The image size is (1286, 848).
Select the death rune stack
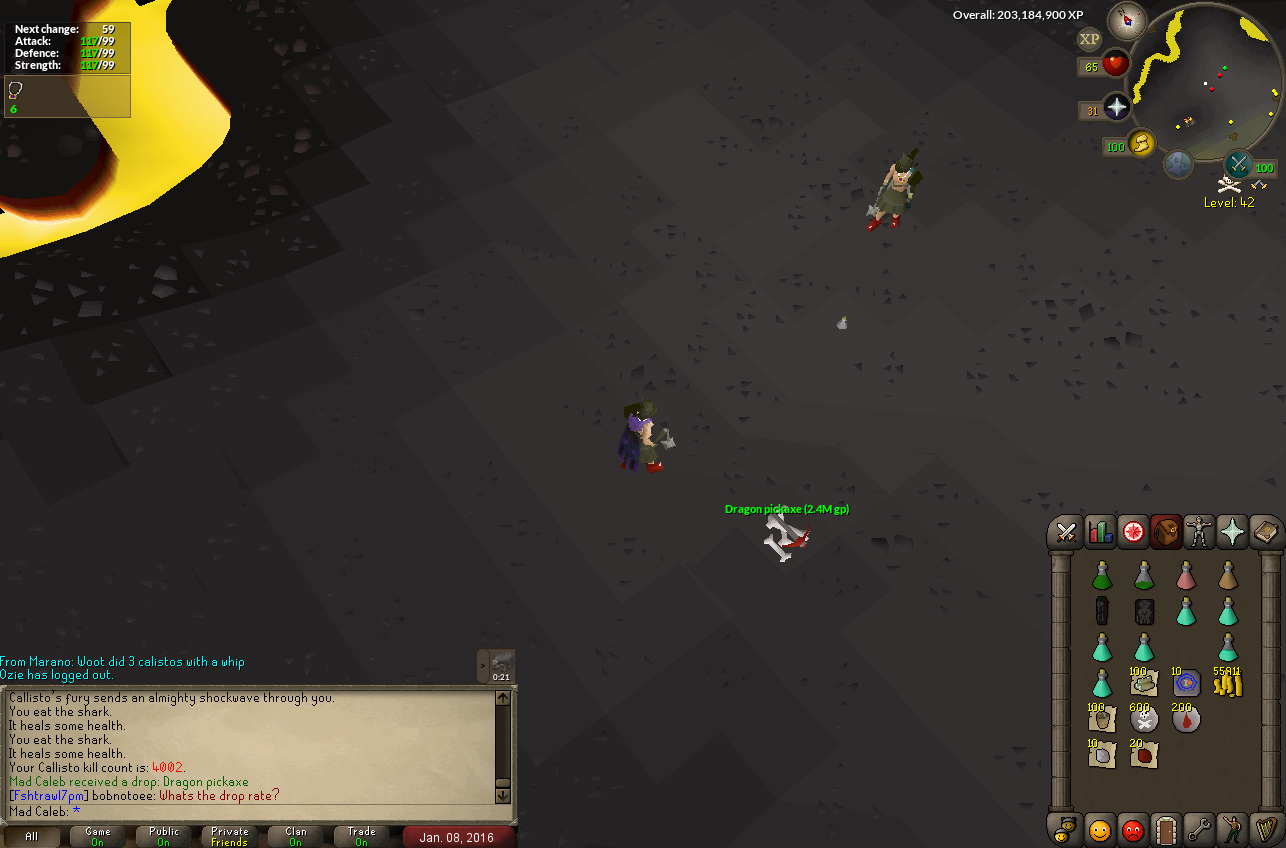[1144, 717]
